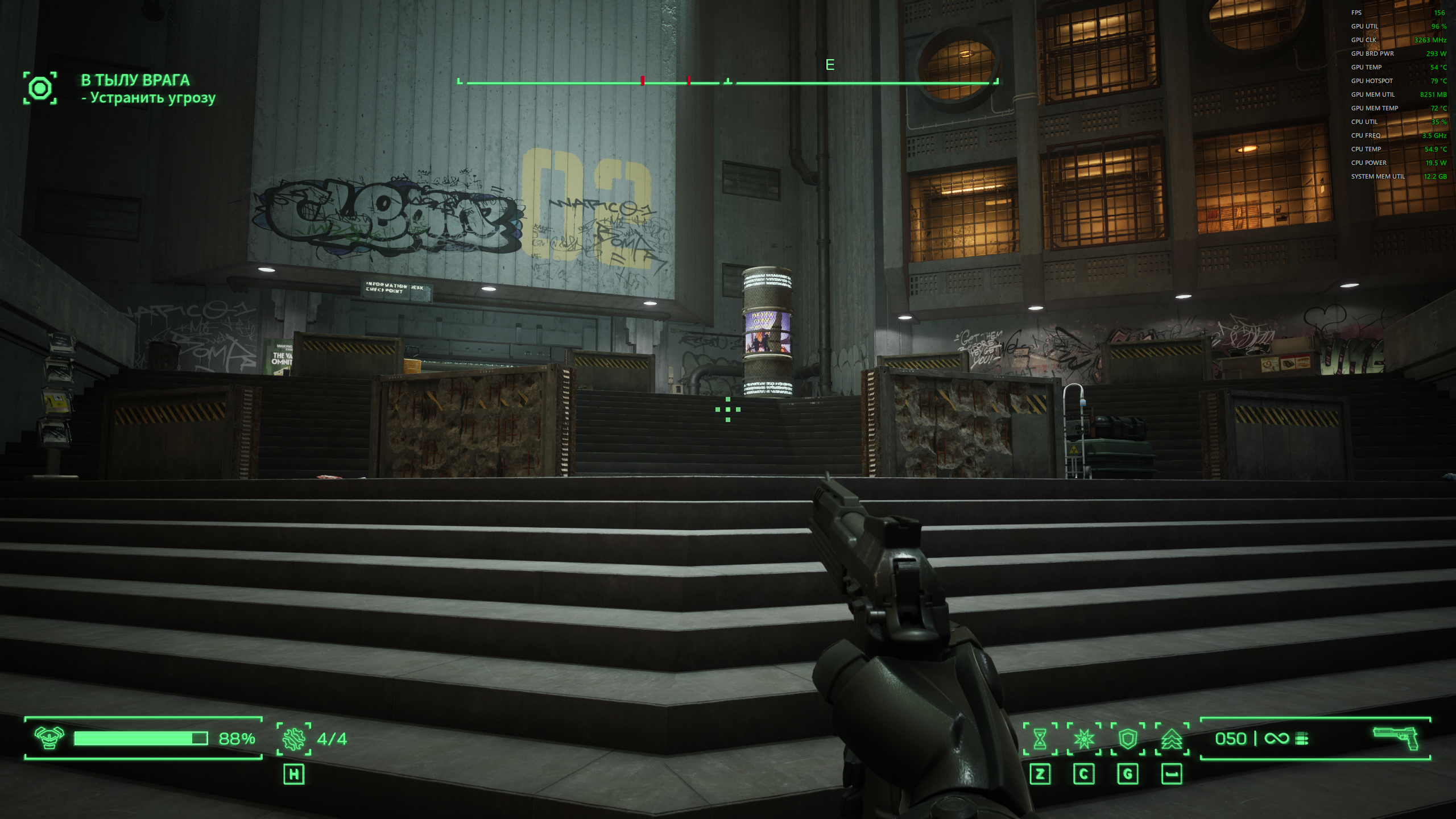Click the gear-shaped repair charge icon
This screenshot has width=1456, height=819.
[x=294, y=738]
